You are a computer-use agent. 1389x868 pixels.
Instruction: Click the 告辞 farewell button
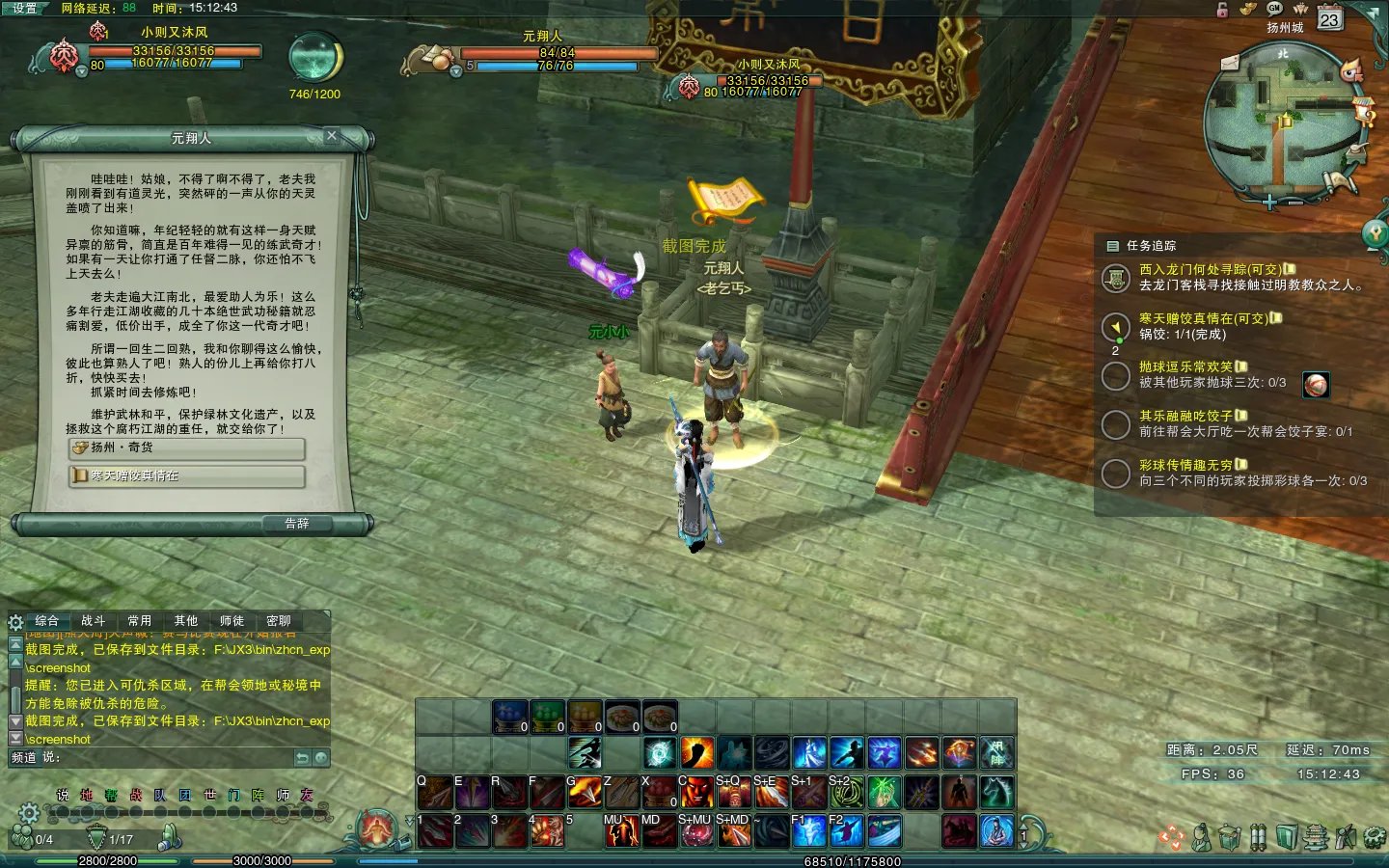[x=297, y=524]
